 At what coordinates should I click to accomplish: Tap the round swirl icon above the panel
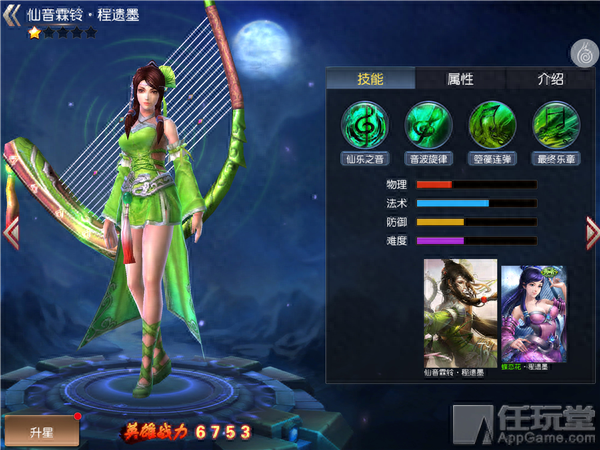click(584, 52)
